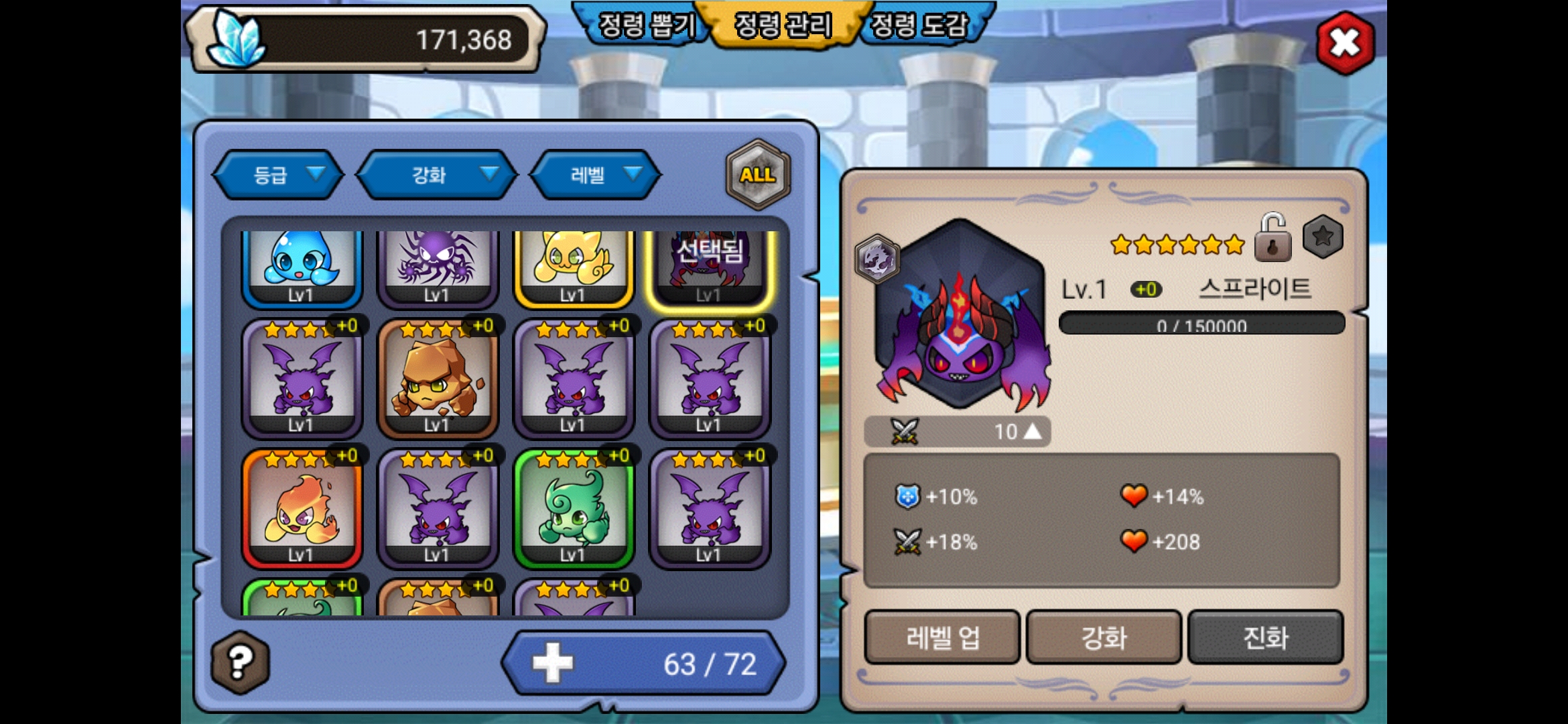Open the 레벨 filter dropdown

coord(595,175)
